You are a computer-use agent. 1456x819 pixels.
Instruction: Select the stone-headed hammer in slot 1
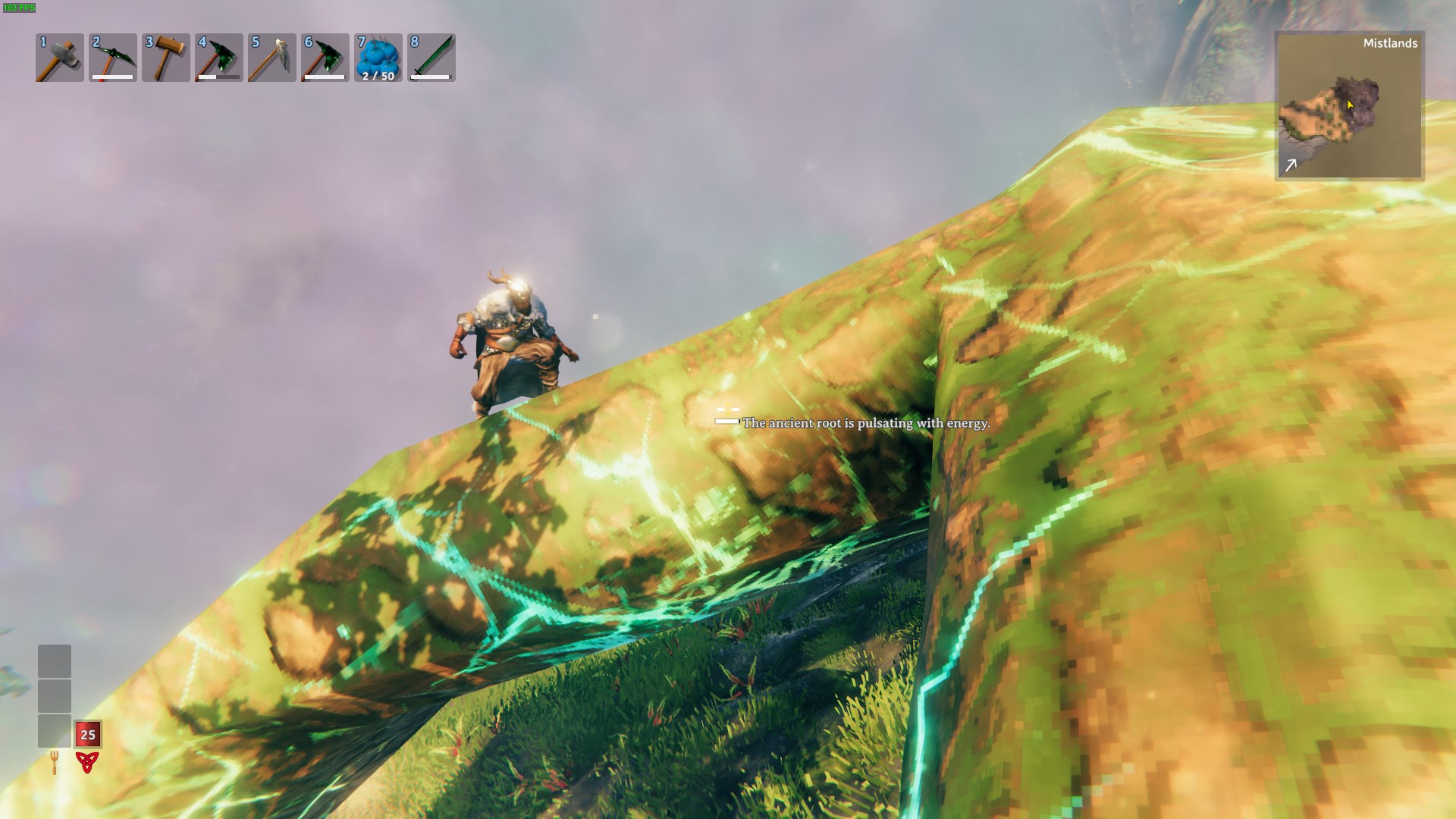pyautogui.click(x=60, y=58)
